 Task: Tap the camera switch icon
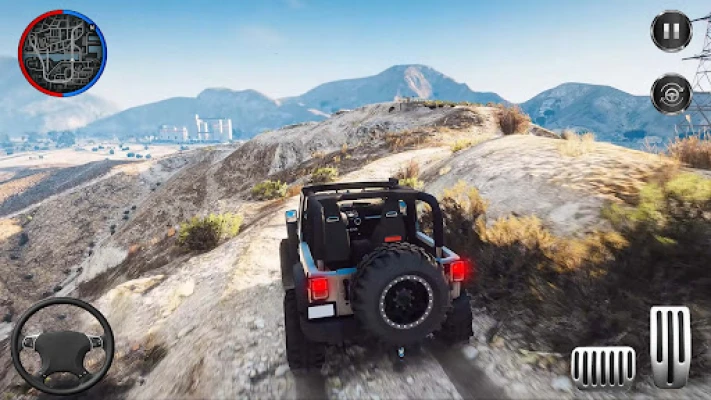click(x=671, y=94)
